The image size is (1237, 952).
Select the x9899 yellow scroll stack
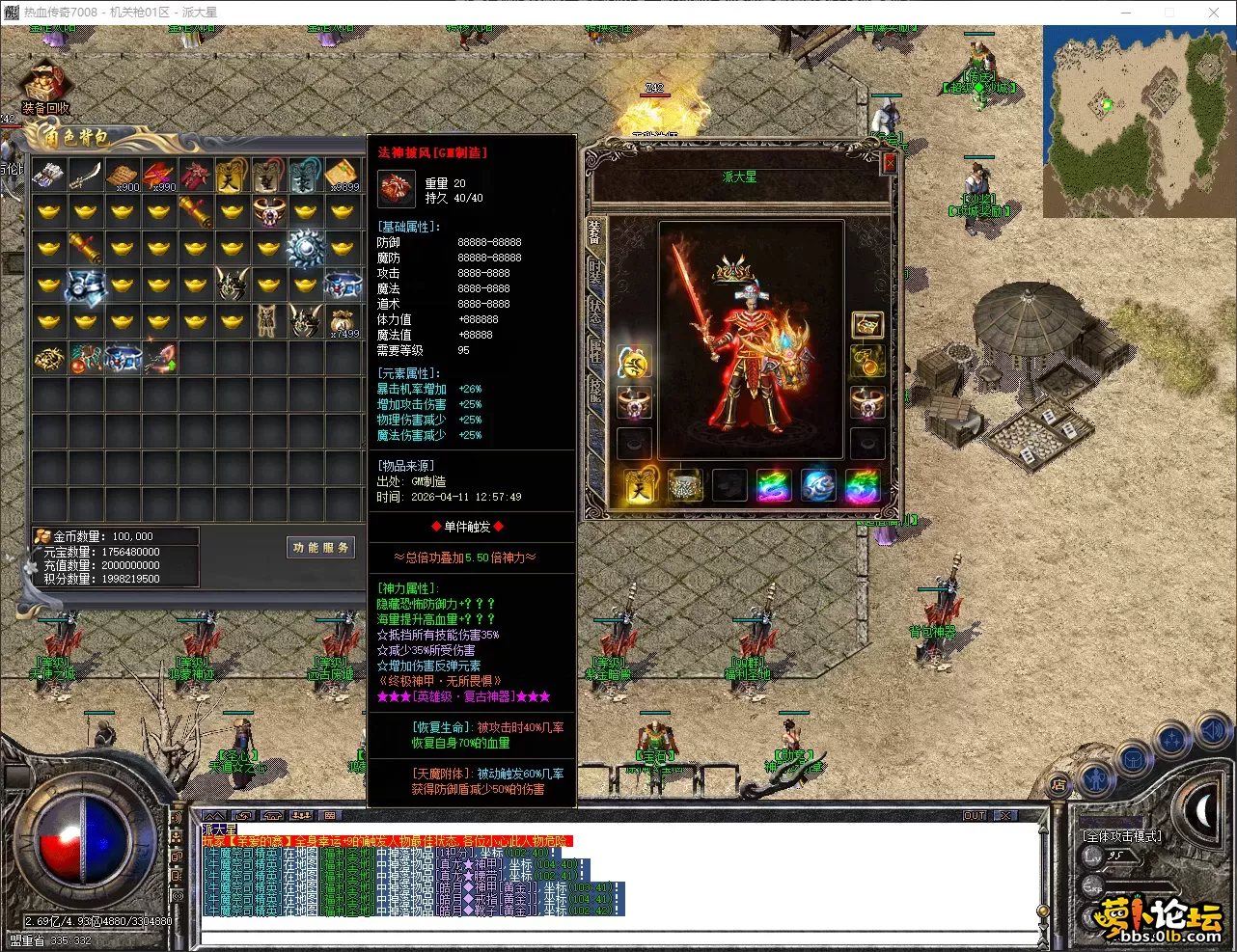coord(343,176)
